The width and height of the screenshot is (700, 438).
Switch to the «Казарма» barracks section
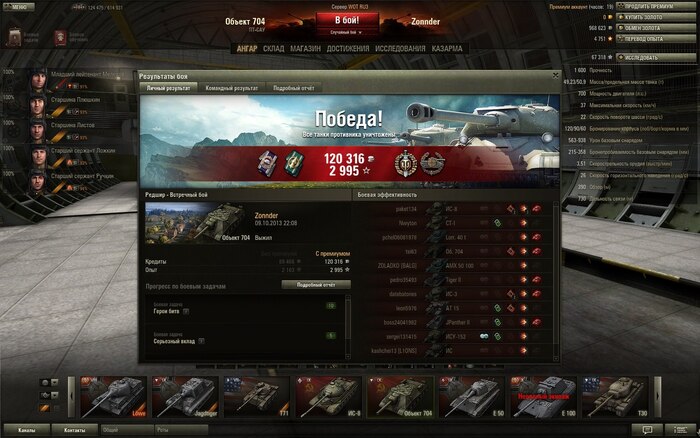pyautogui.click(x=447, y=48)
